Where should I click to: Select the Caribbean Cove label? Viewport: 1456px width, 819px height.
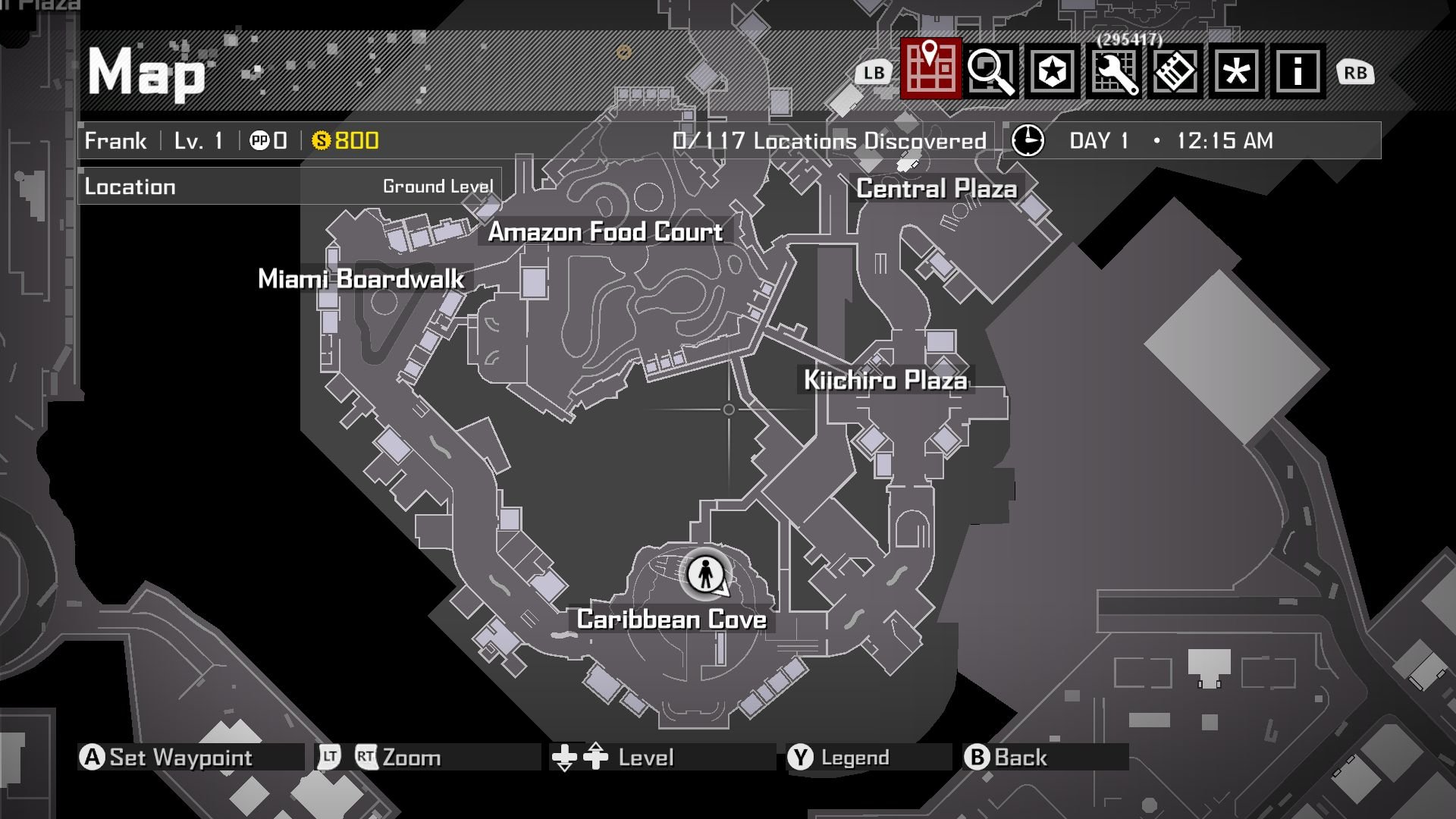pyautogui.click(x=671, y=619)
